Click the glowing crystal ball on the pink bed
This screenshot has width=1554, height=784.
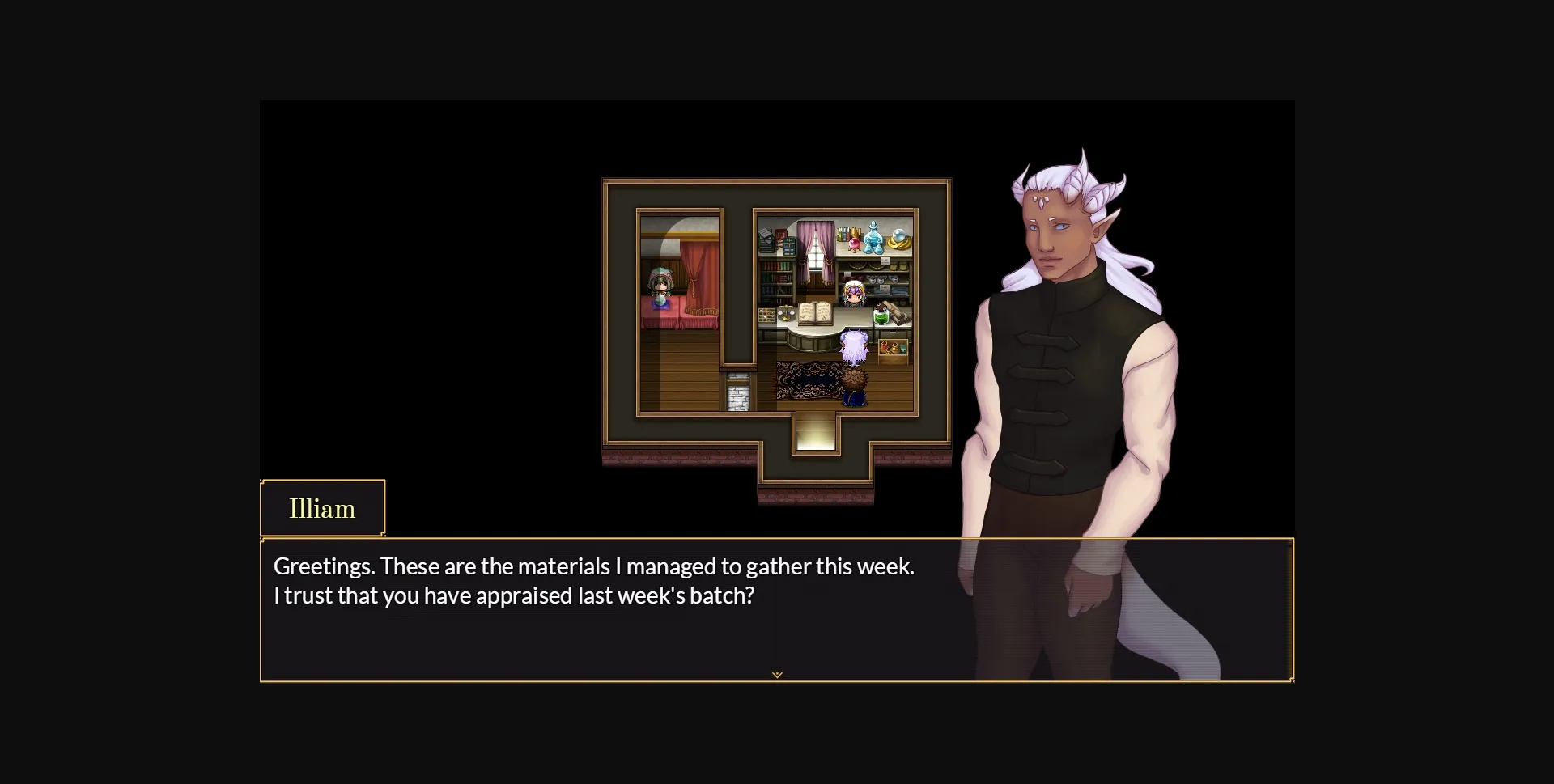point(660,301)
